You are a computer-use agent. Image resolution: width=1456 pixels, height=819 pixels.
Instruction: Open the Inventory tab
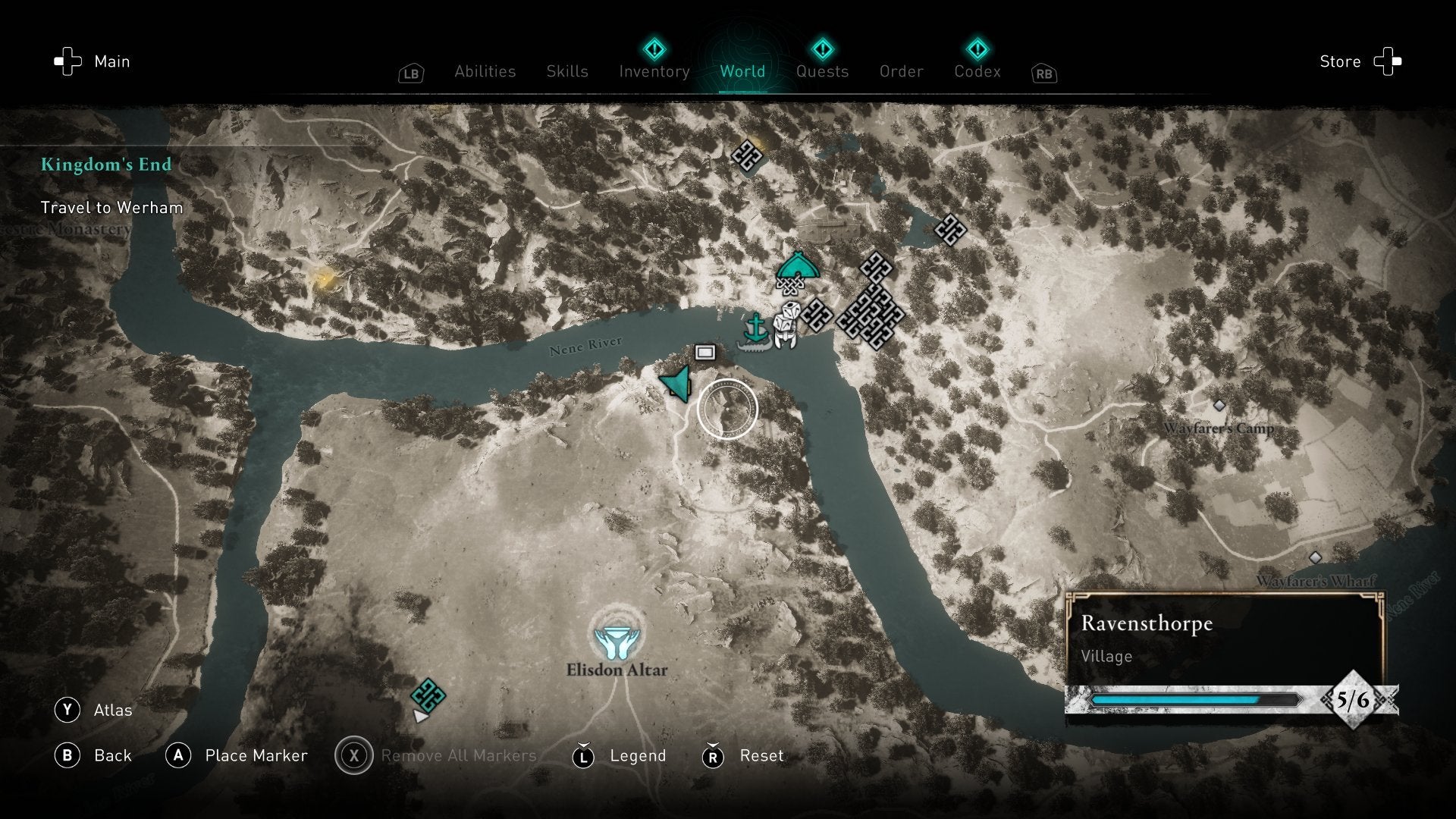pos(654,71)
